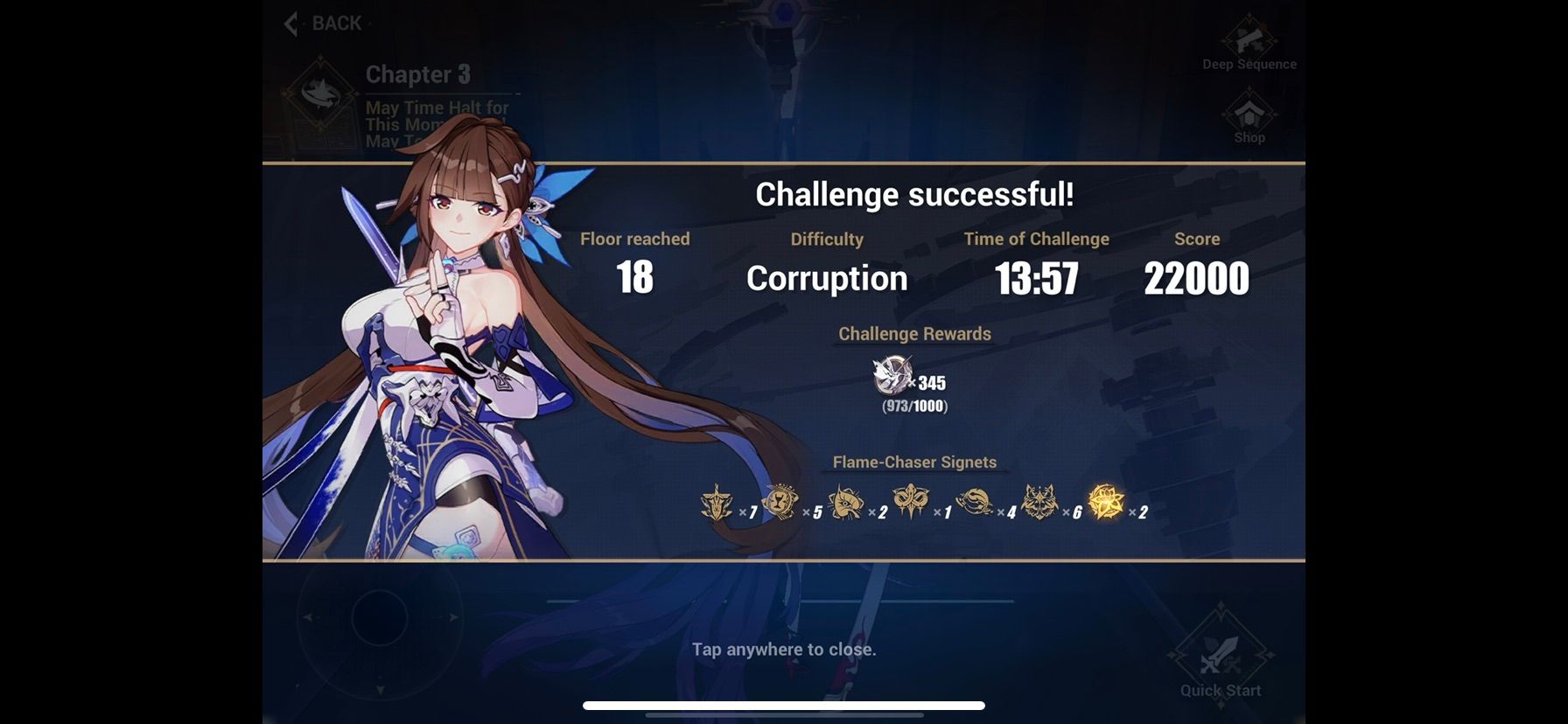Tap the Back arrow at top left

coord(291,24)
